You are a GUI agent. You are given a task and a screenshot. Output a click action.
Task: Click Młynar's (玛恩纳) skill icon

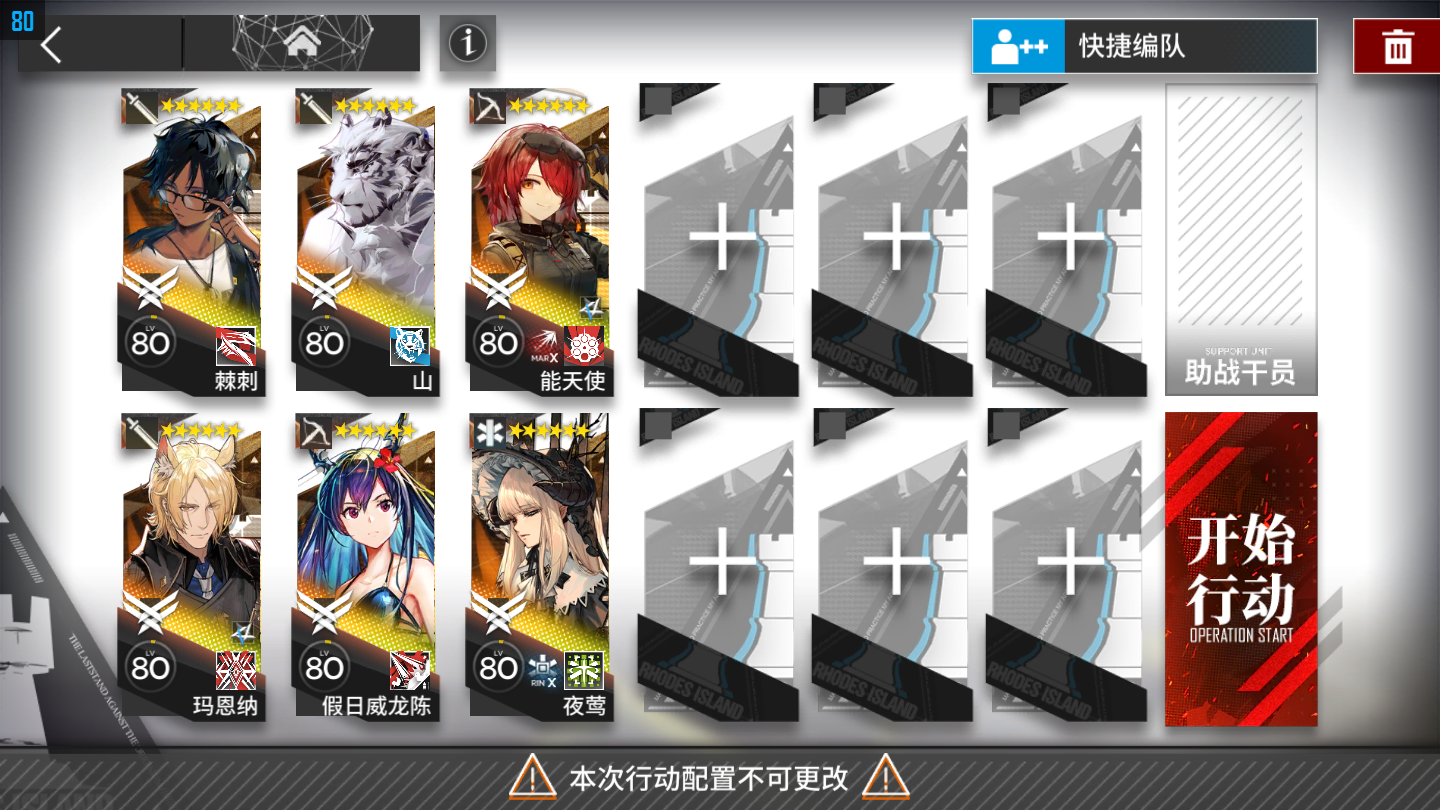237,668
